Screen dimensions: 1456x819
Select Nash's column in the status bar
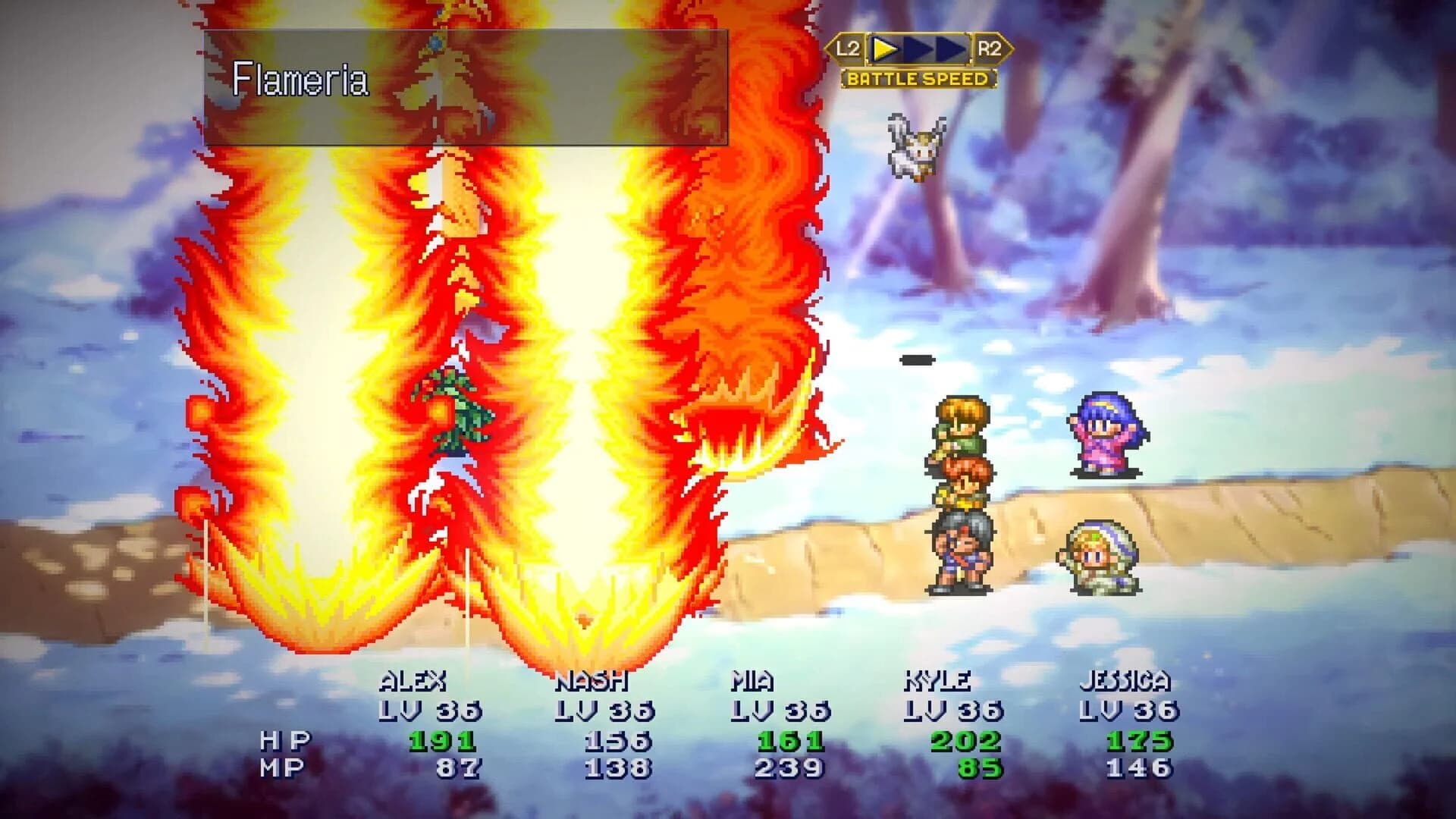coord(590,682)
